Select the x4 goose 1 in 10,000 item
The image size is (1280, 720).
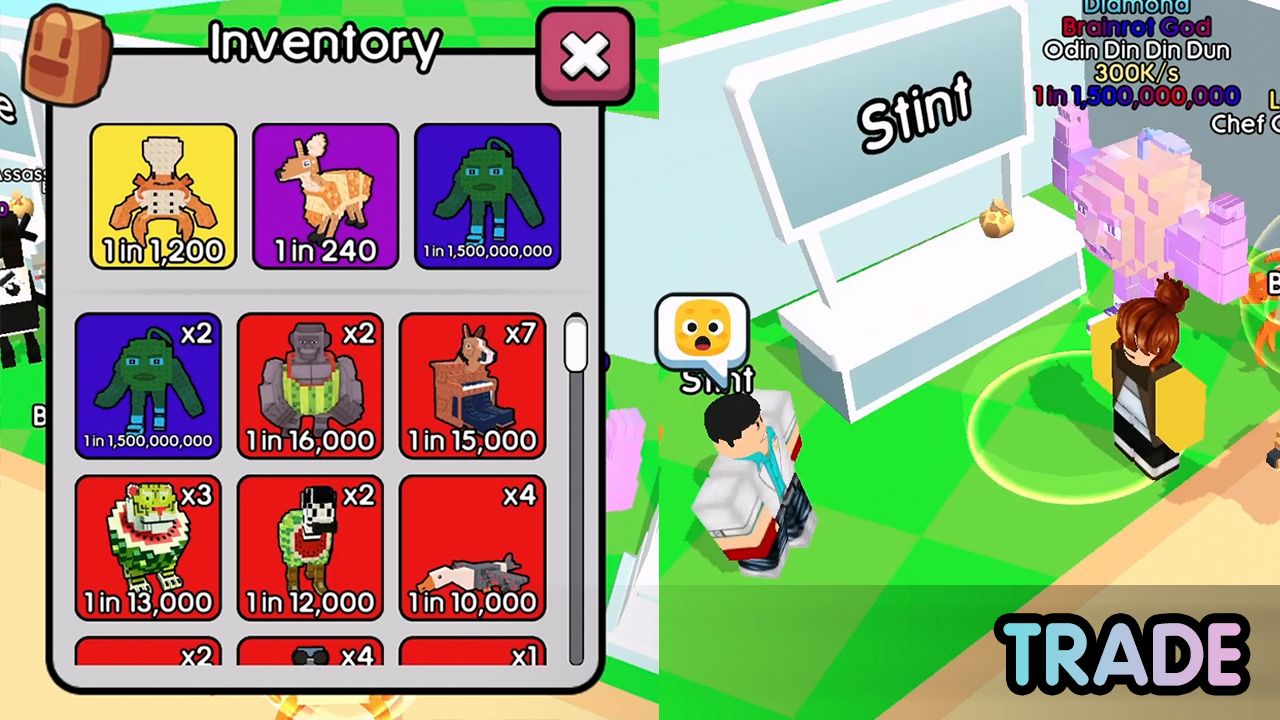[x=472, y=549]
